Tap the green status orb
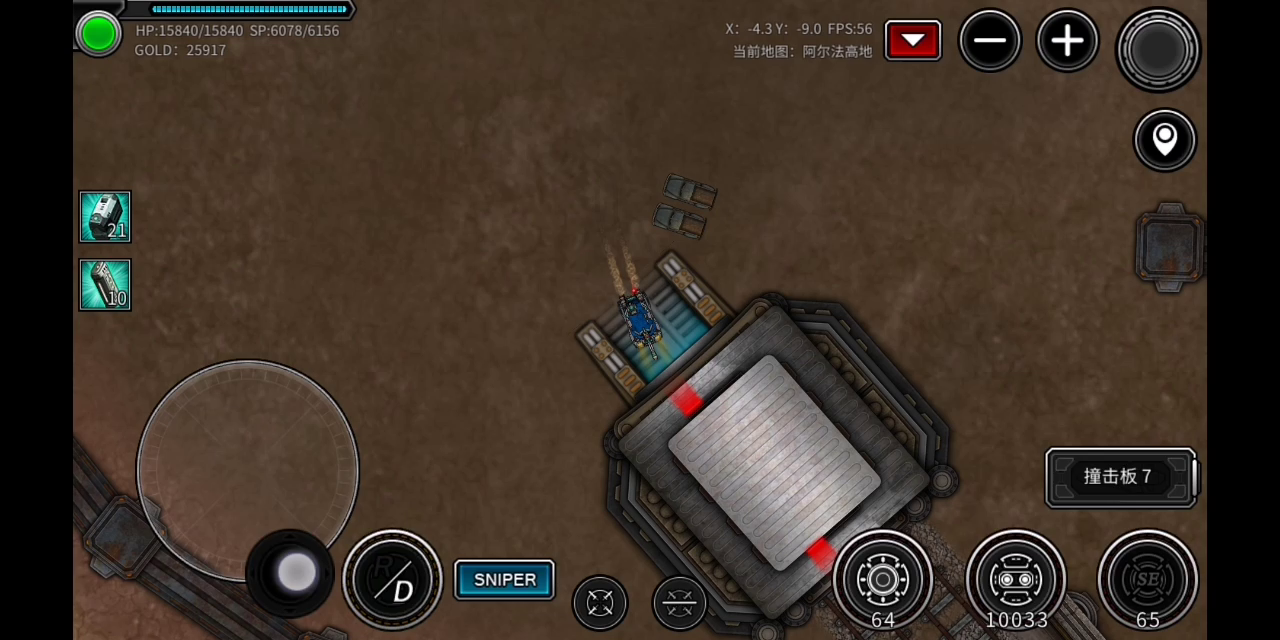Viewport: 1280px width, 640px height. pyautogui.click(x=98, y=34)
